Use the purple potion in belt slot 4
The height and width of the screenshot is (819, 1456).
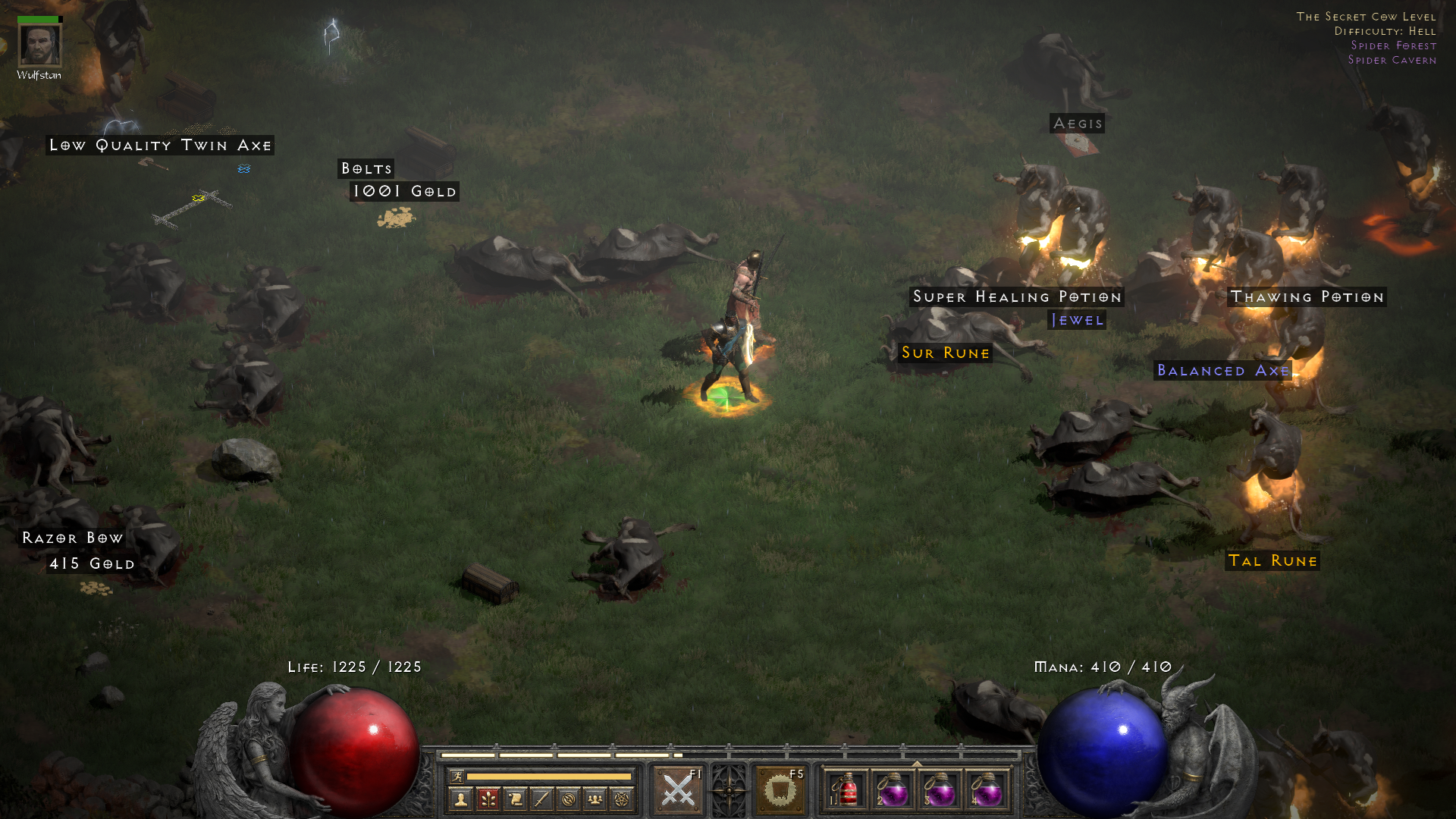tap(987, 791)
